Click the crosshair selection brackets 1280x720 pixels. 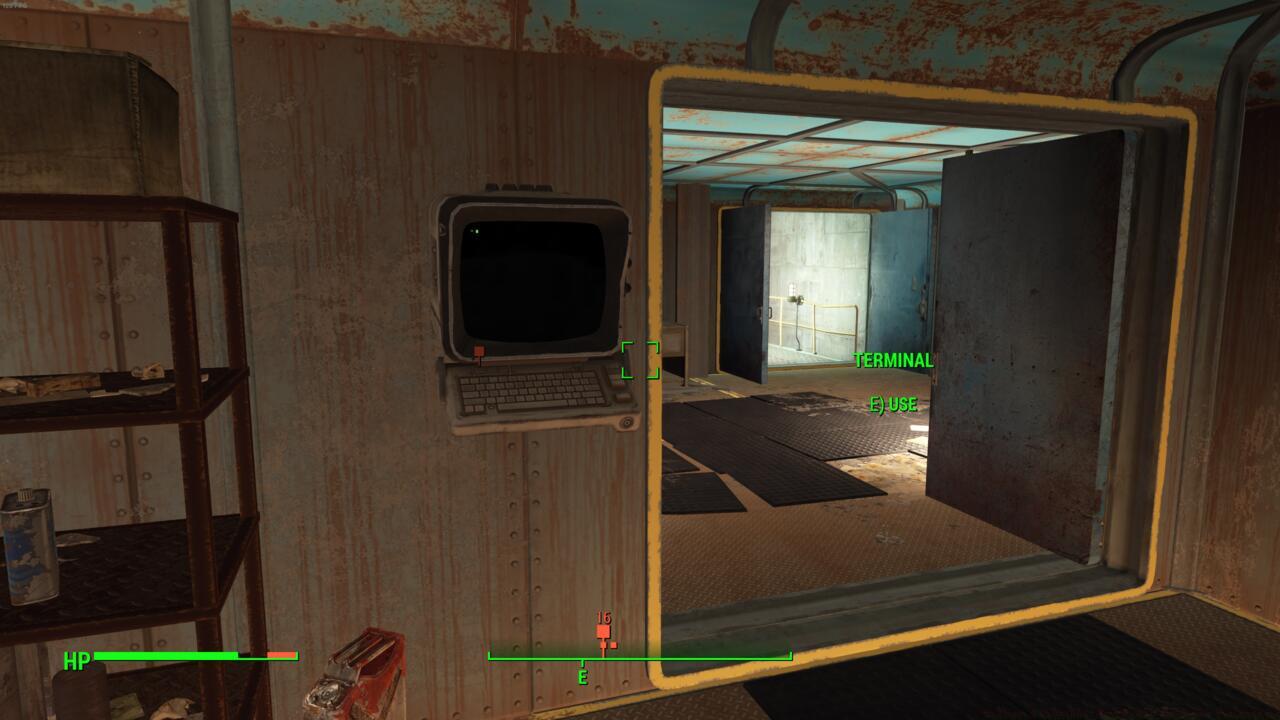[642, 362]
